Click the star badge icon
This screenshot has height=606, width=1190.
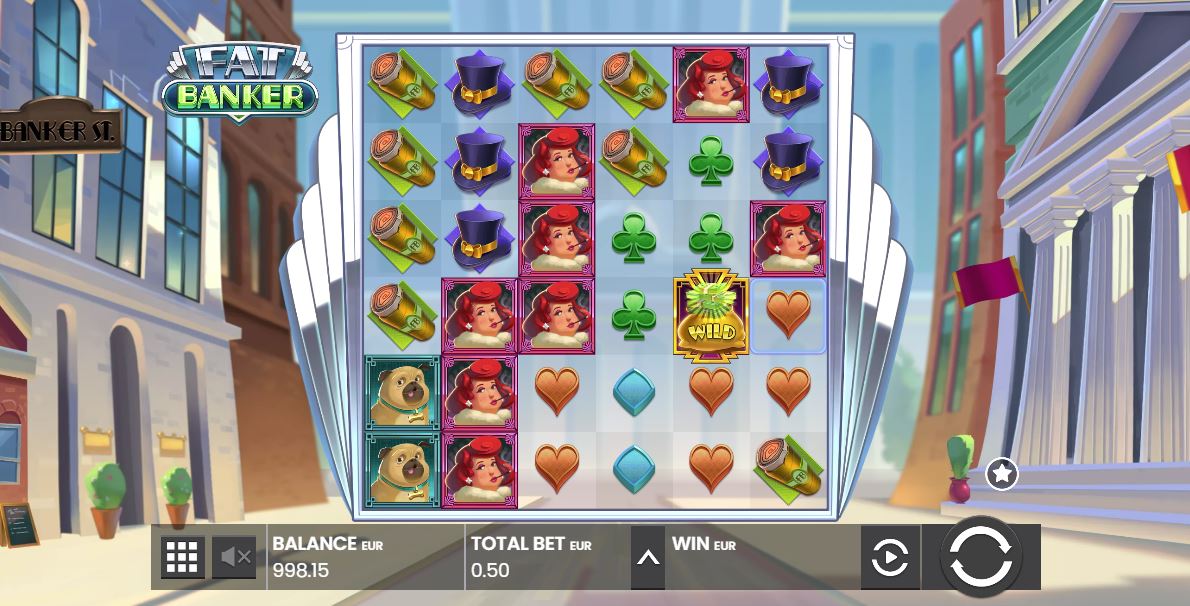point(1001,474)
